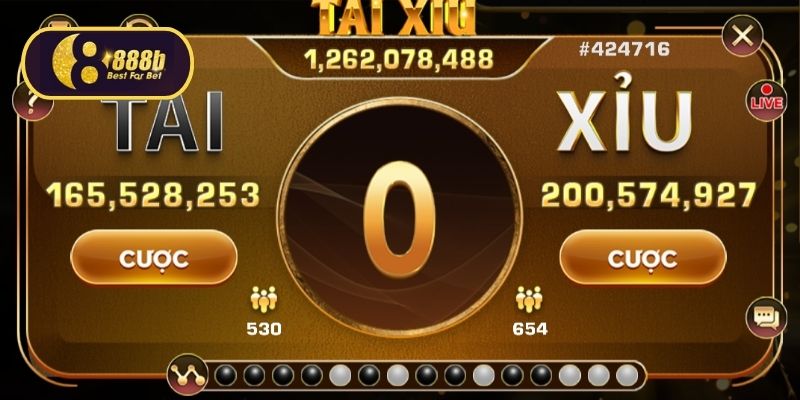Place a bet on Xỉu with Cược
This screenshot has width=800, height=400.
[642, 259]
